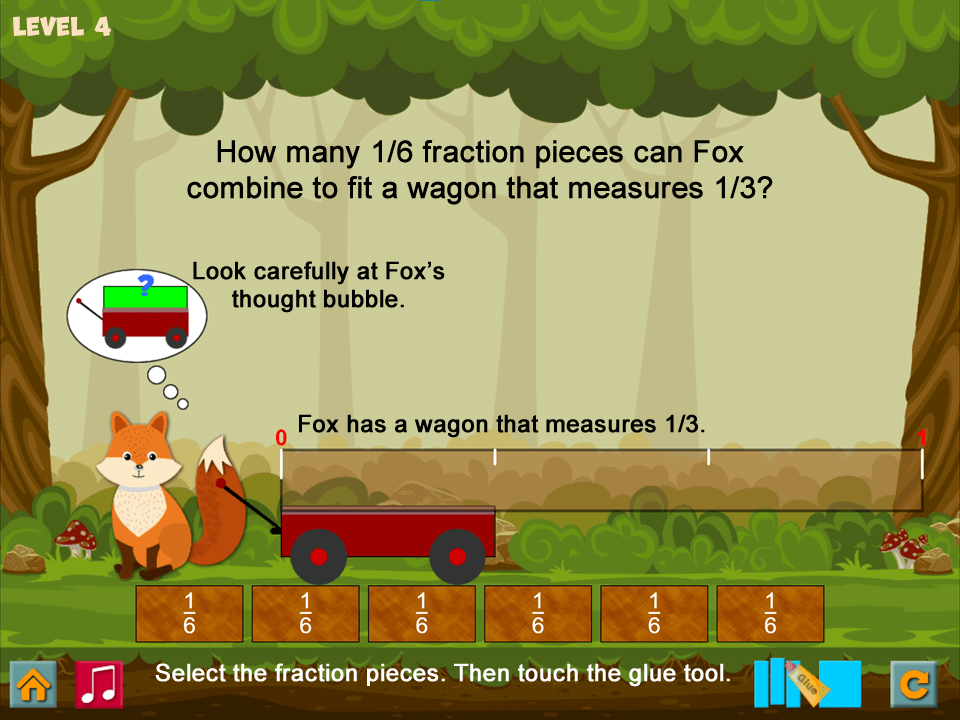Use the glue tool

[807, 683]
